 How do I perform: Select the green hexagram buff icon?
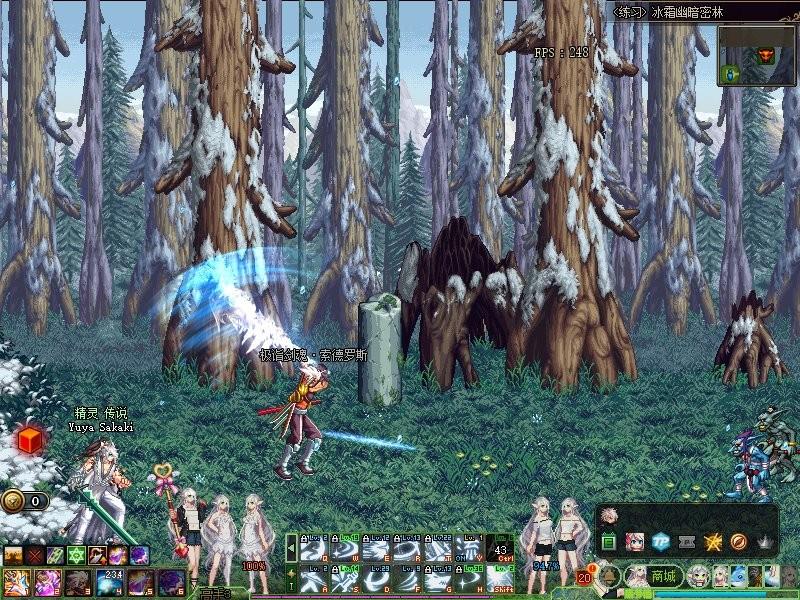pyautogui.click(x=75, y=555)
